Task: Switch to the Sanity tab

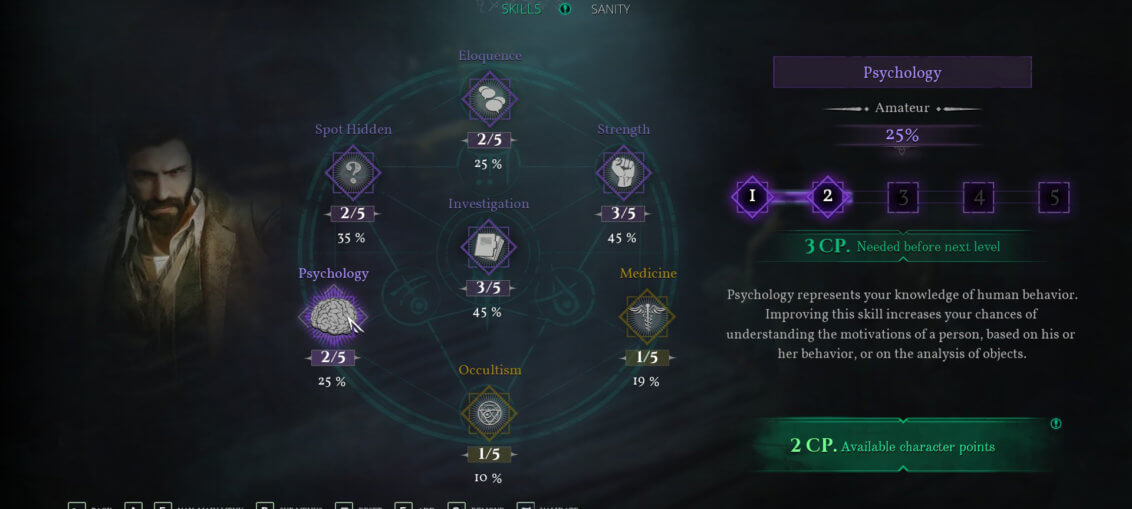Action: [610, 9]
